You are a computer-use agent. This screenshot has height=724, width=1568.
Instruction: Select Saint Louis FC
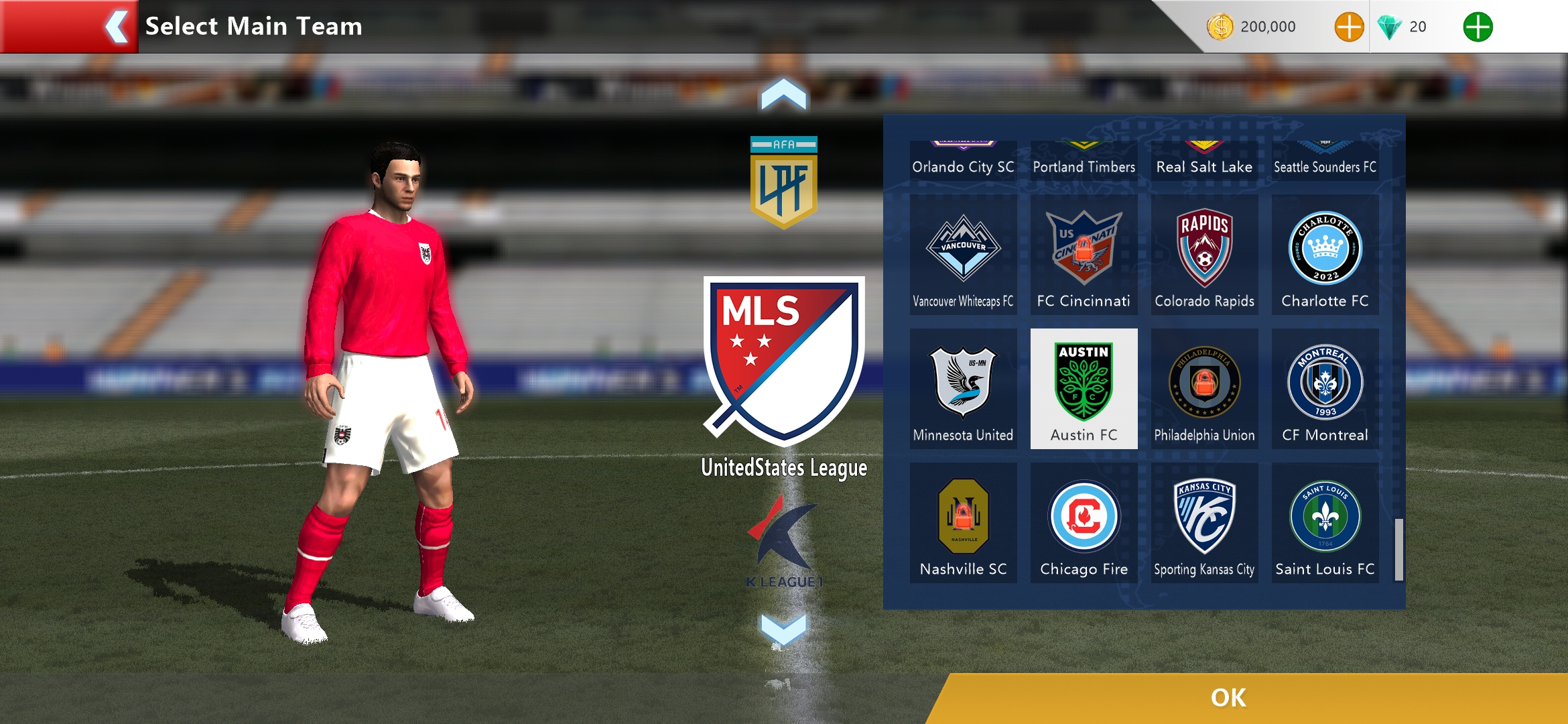(1325, 523)
